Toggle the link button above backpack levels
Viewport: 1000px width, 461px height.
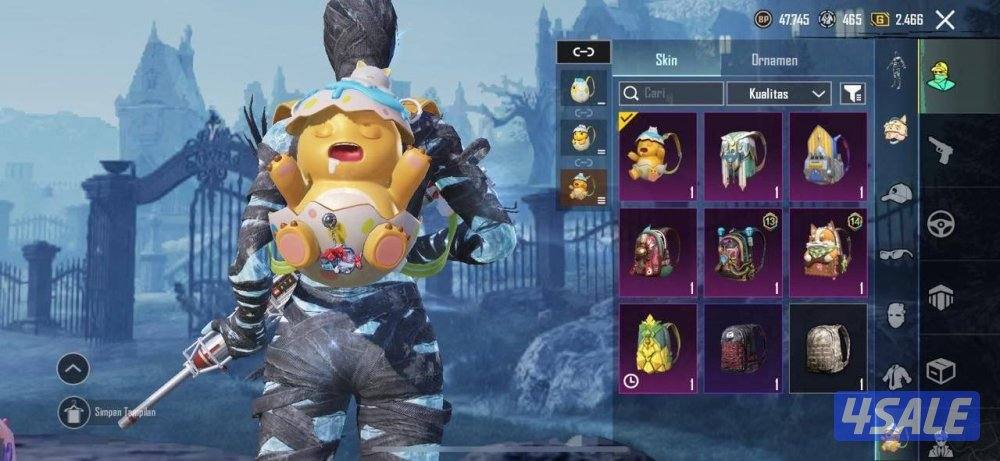[x=582, y=51]
